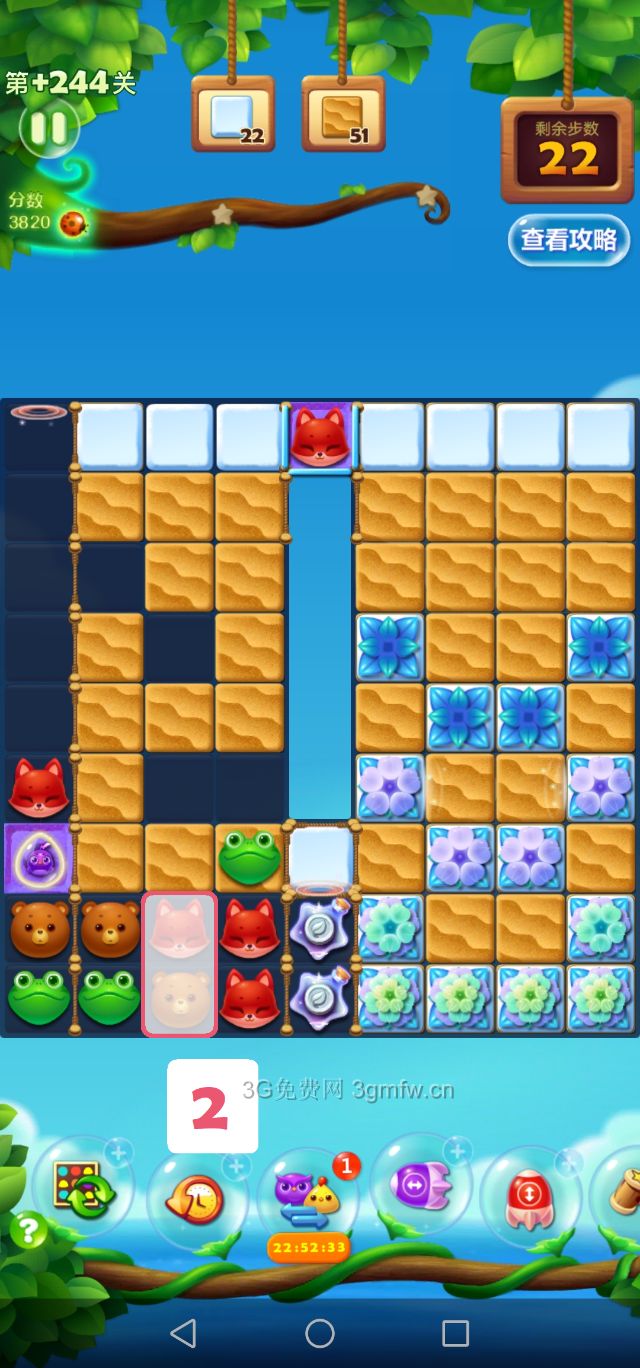
Task: Tap the Android home circle button
Action: (320, 1332)
